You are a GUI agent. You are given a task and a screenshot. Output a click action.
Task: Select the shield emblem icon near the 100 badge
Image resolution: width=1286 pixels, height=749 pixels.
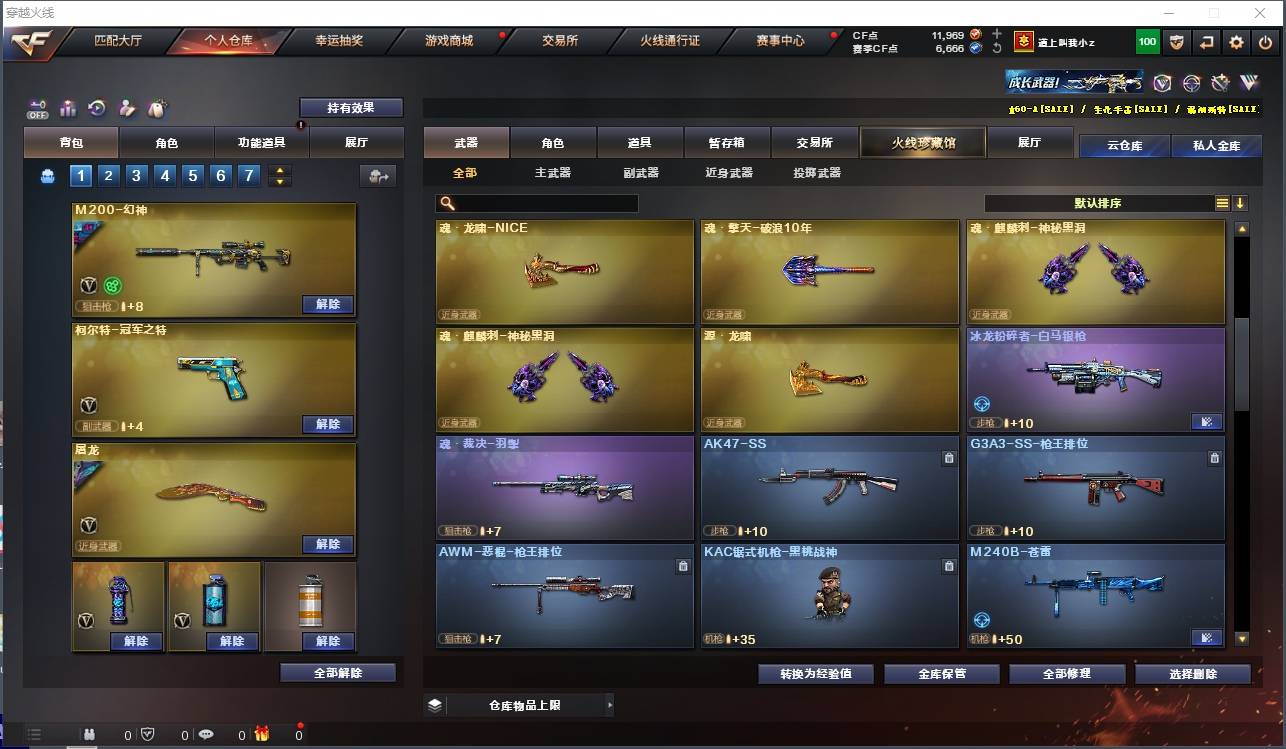click(x=1178, y=42)
